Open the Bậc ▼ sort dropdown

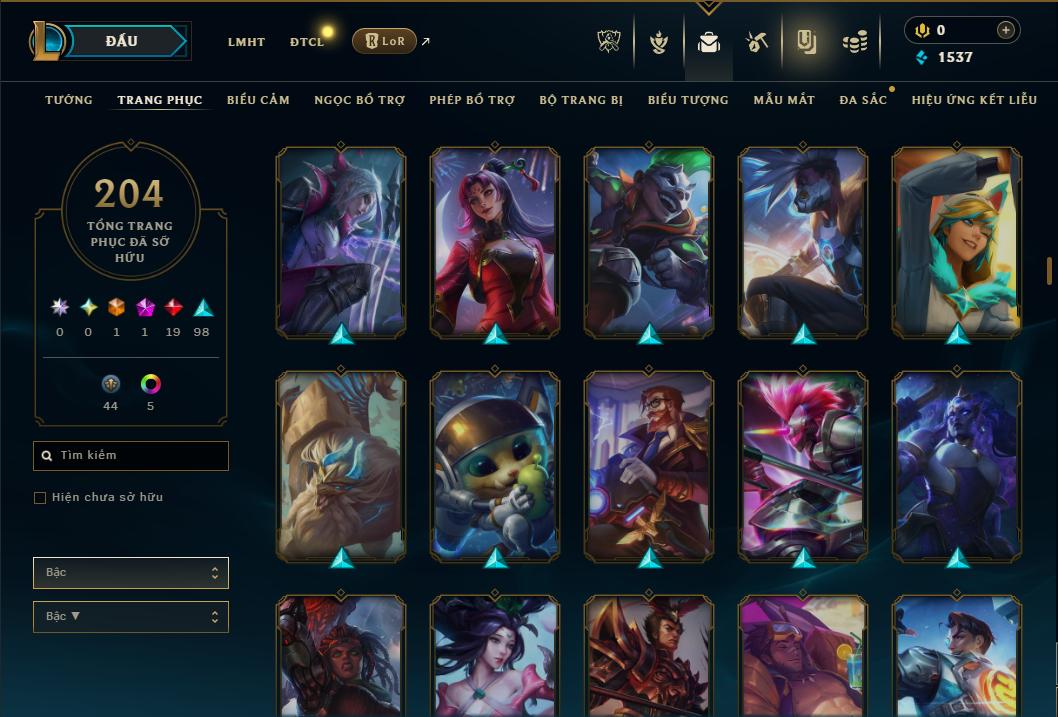pos(131,617)
